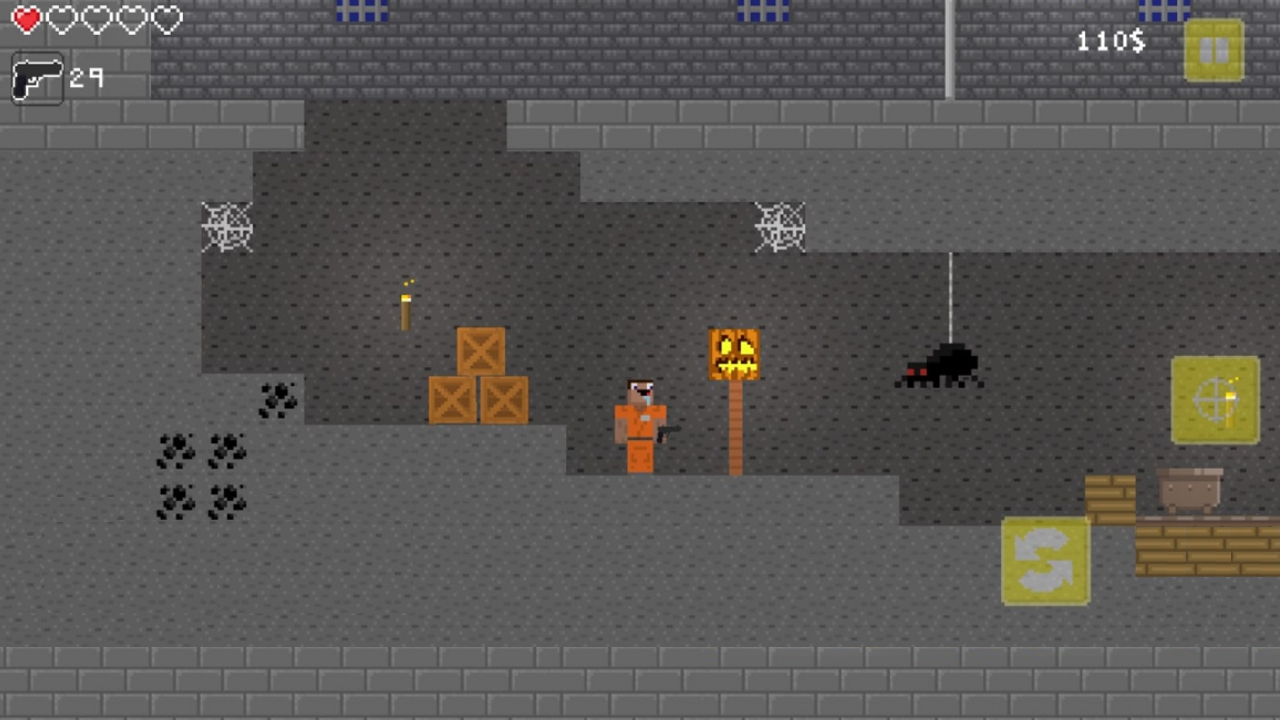Activate the crosshair target block
This screenshot has width=1280, height=720.
pyautogui.click(x=1215, y=400)
